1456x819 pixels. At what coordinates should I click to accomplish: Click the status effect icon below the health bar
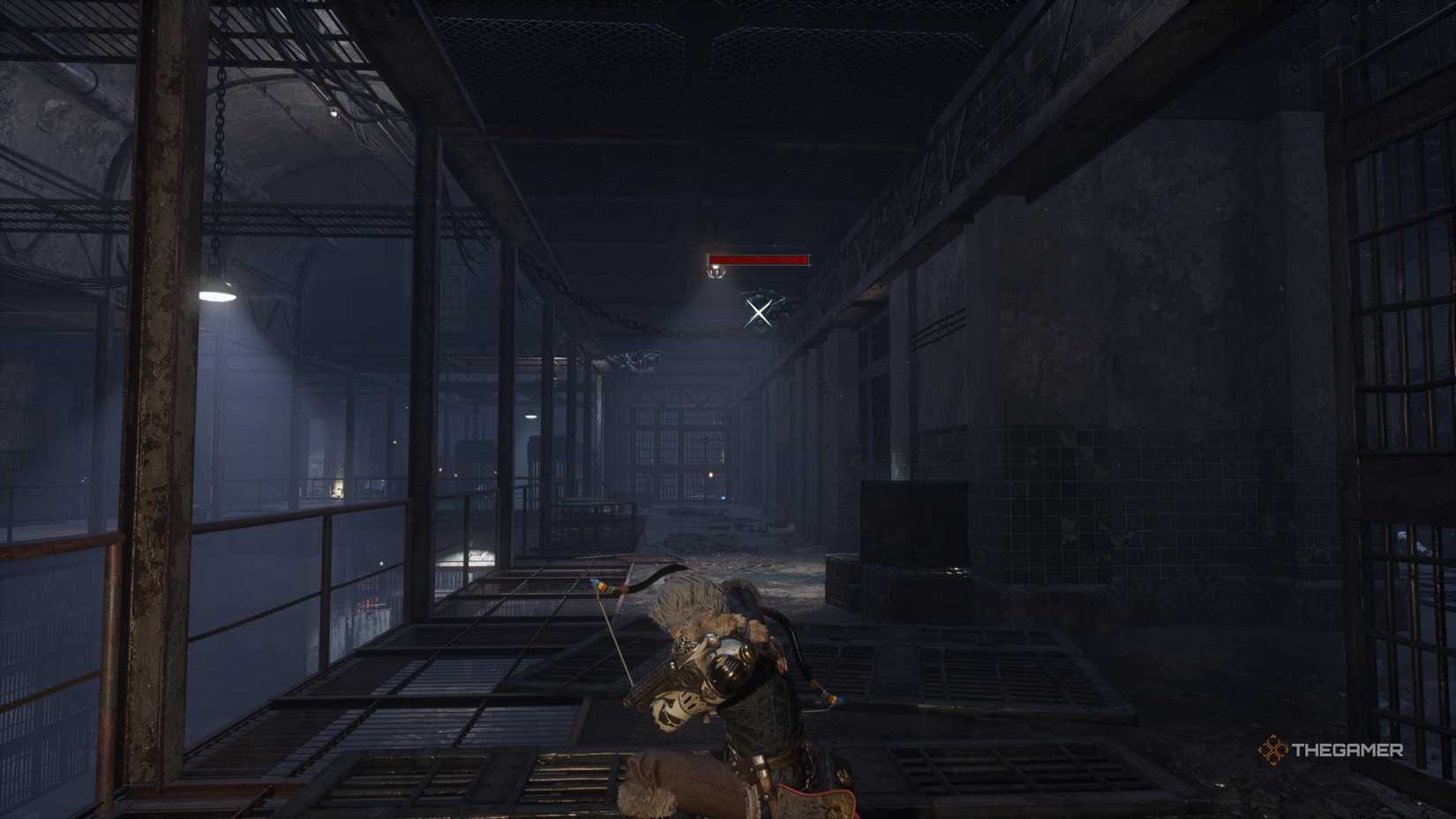[x=717, y=274]
